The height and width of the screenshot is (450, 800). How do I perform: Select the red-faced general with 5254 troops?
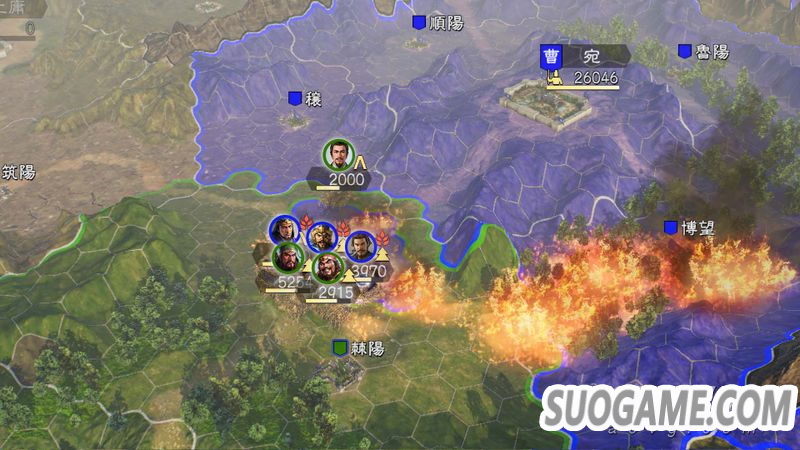point(288,258)
